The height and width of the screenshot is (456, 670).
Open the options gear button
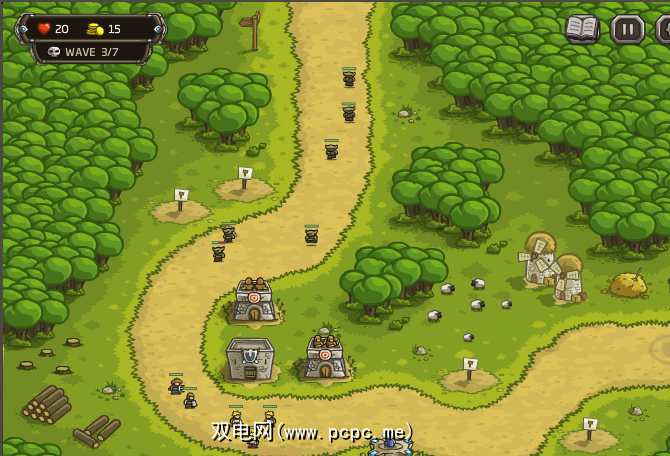(x=664, y=29)
